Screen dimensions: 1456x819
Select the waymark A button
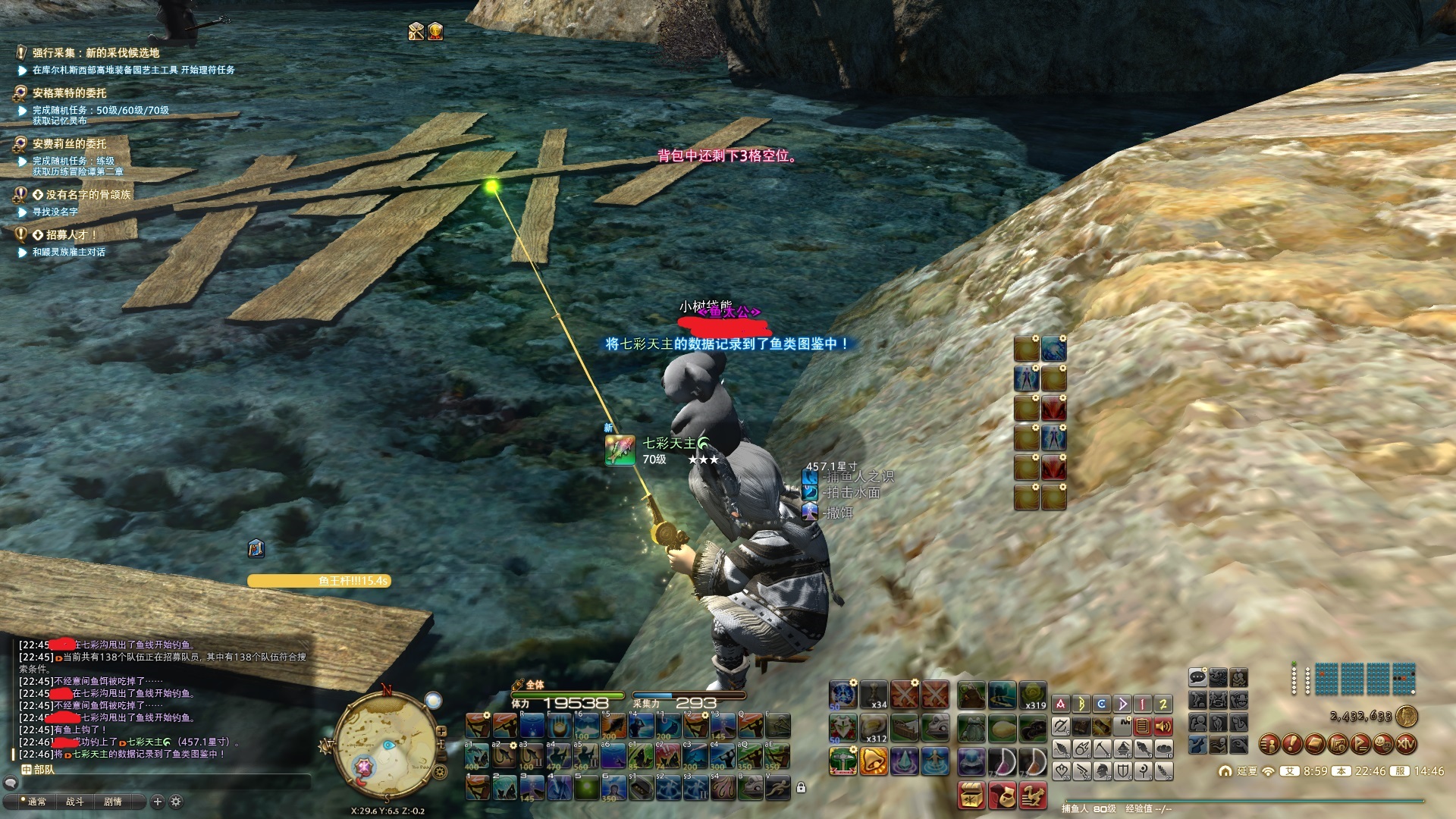[1061, 704]
